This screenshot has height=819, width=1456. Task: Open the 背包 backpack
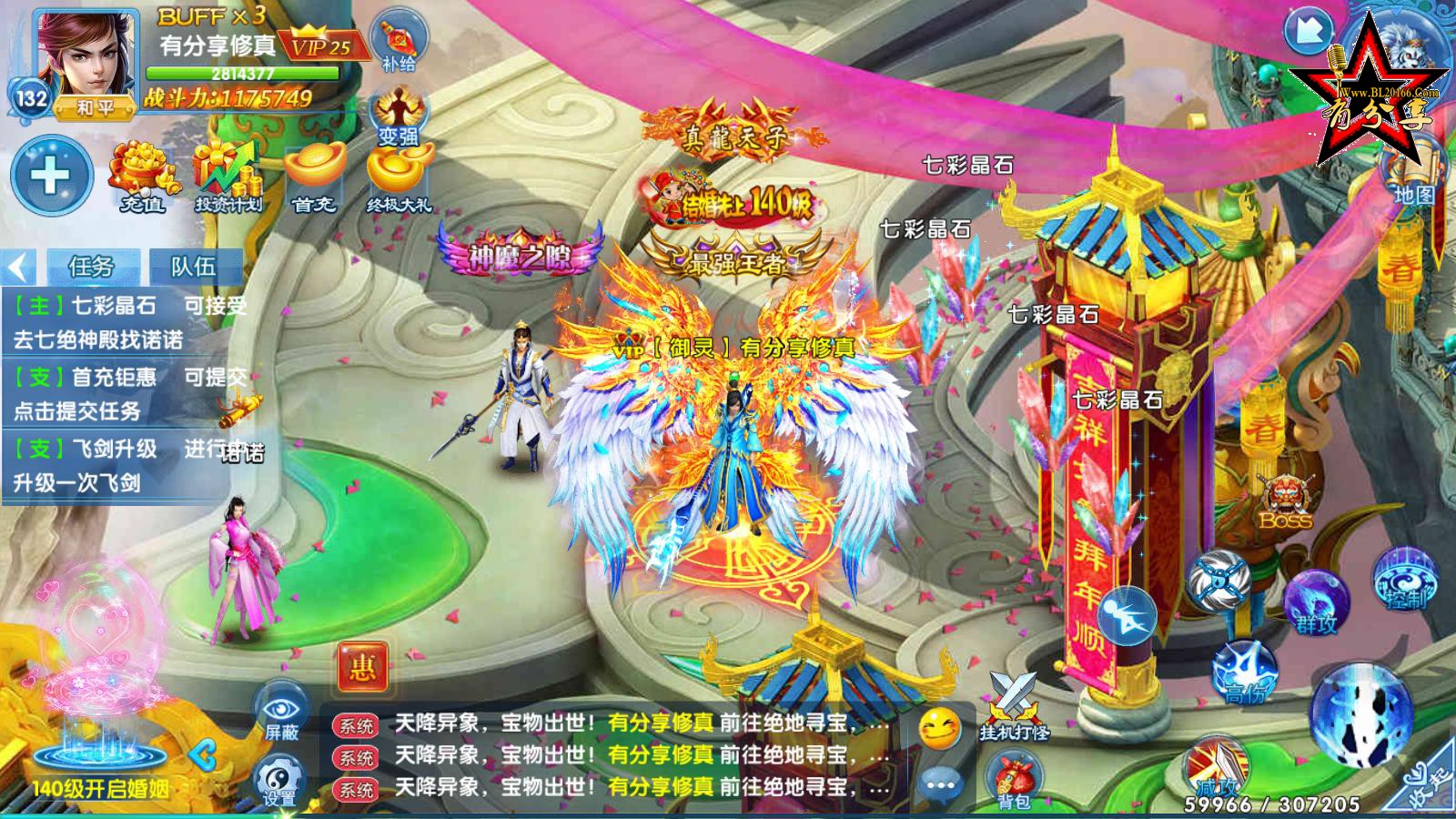coord(1013,781)
